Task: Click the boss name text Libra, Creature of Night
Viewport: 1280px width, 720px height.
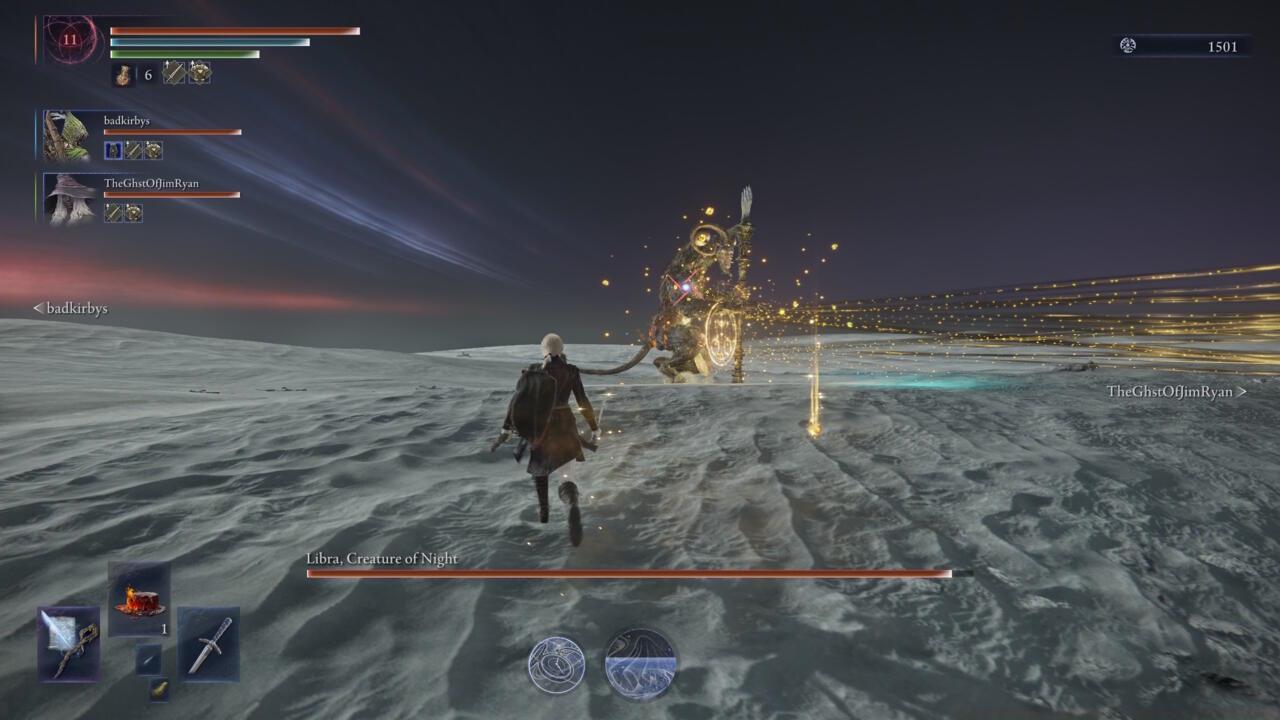Action: [380, 559]
